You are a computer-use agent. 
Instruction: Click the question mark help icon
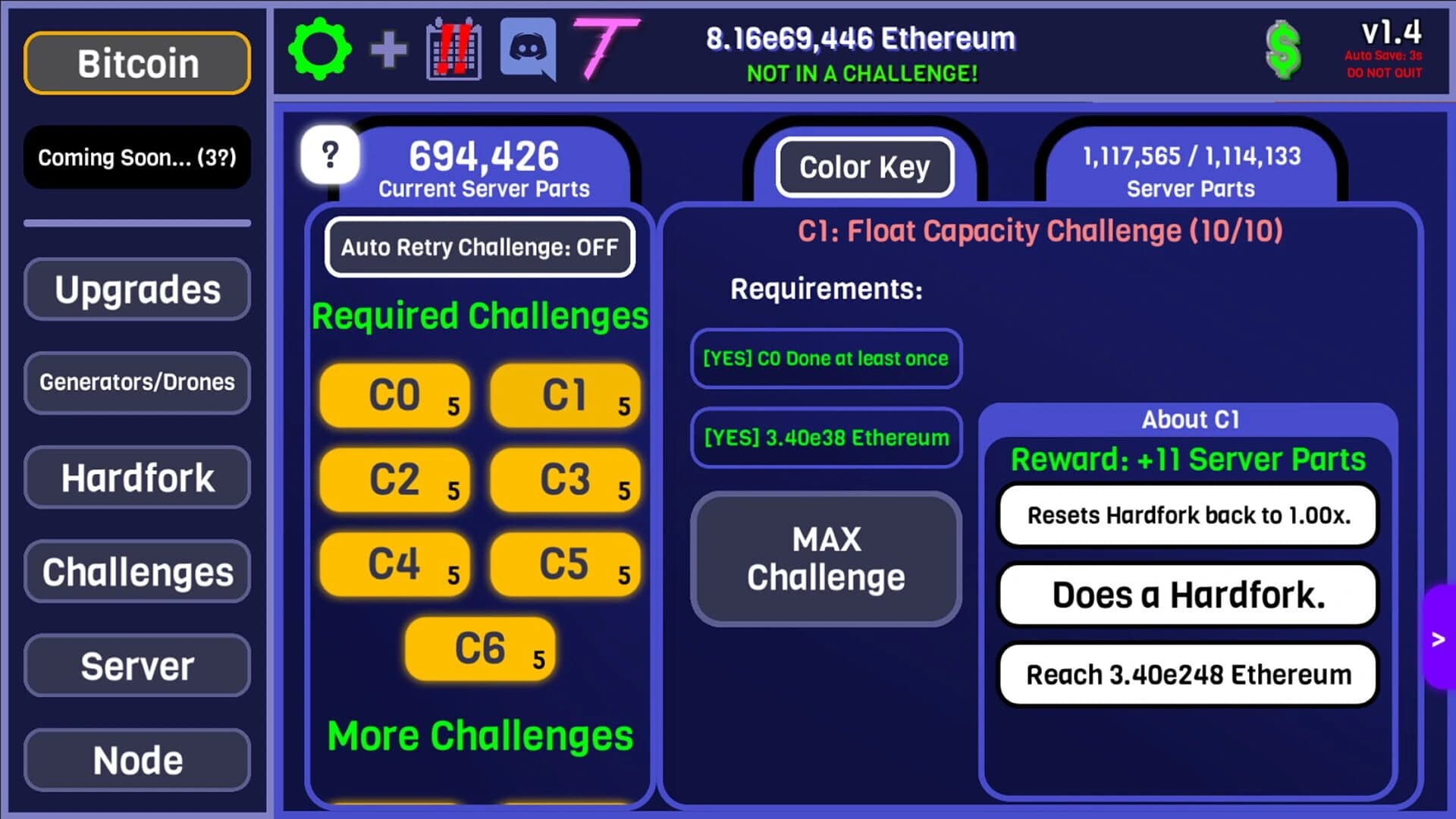329,156
